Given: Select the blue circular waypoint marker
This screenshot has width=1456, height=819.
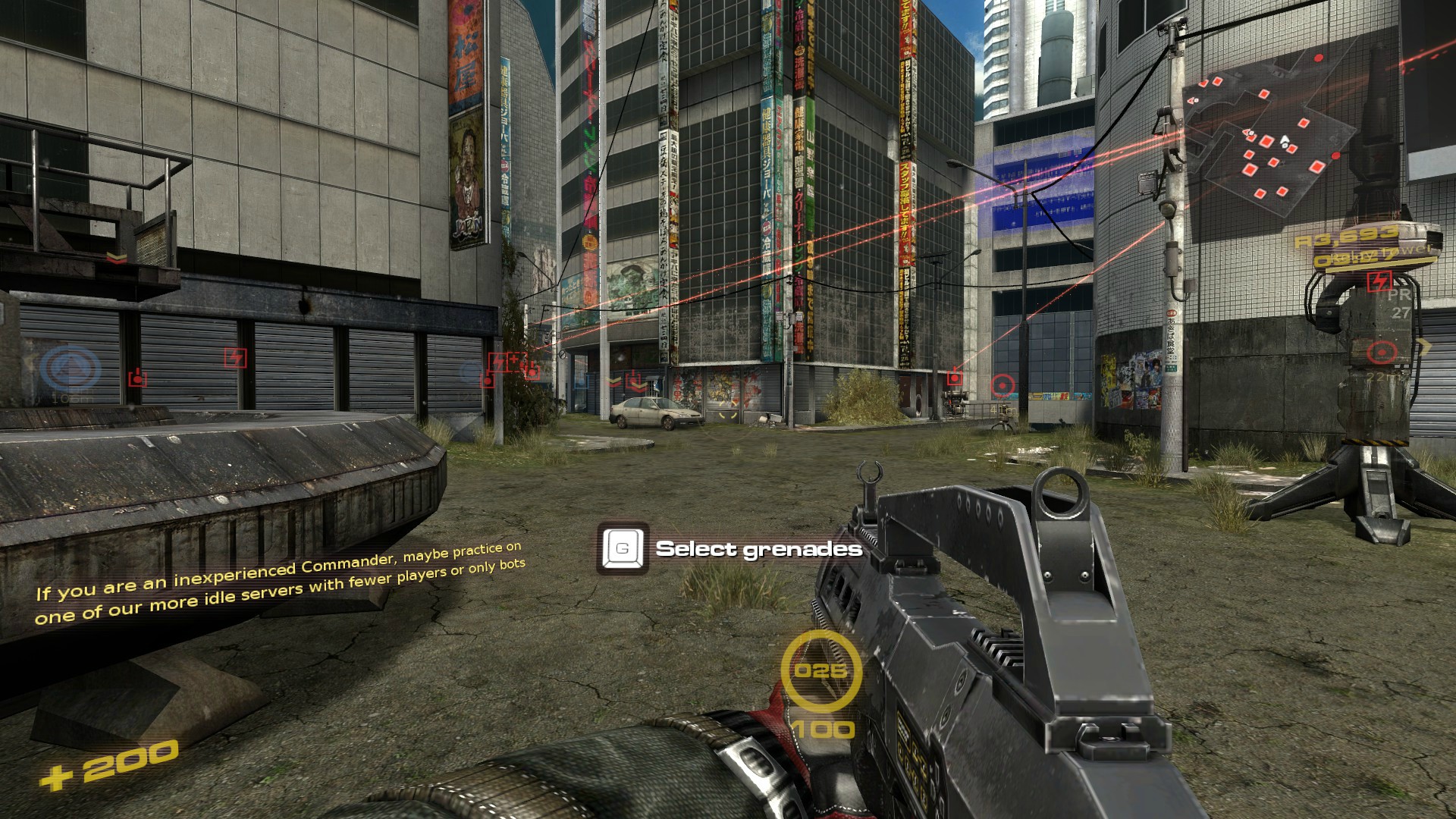Looking at the screenshot, I should coord(70,370).
